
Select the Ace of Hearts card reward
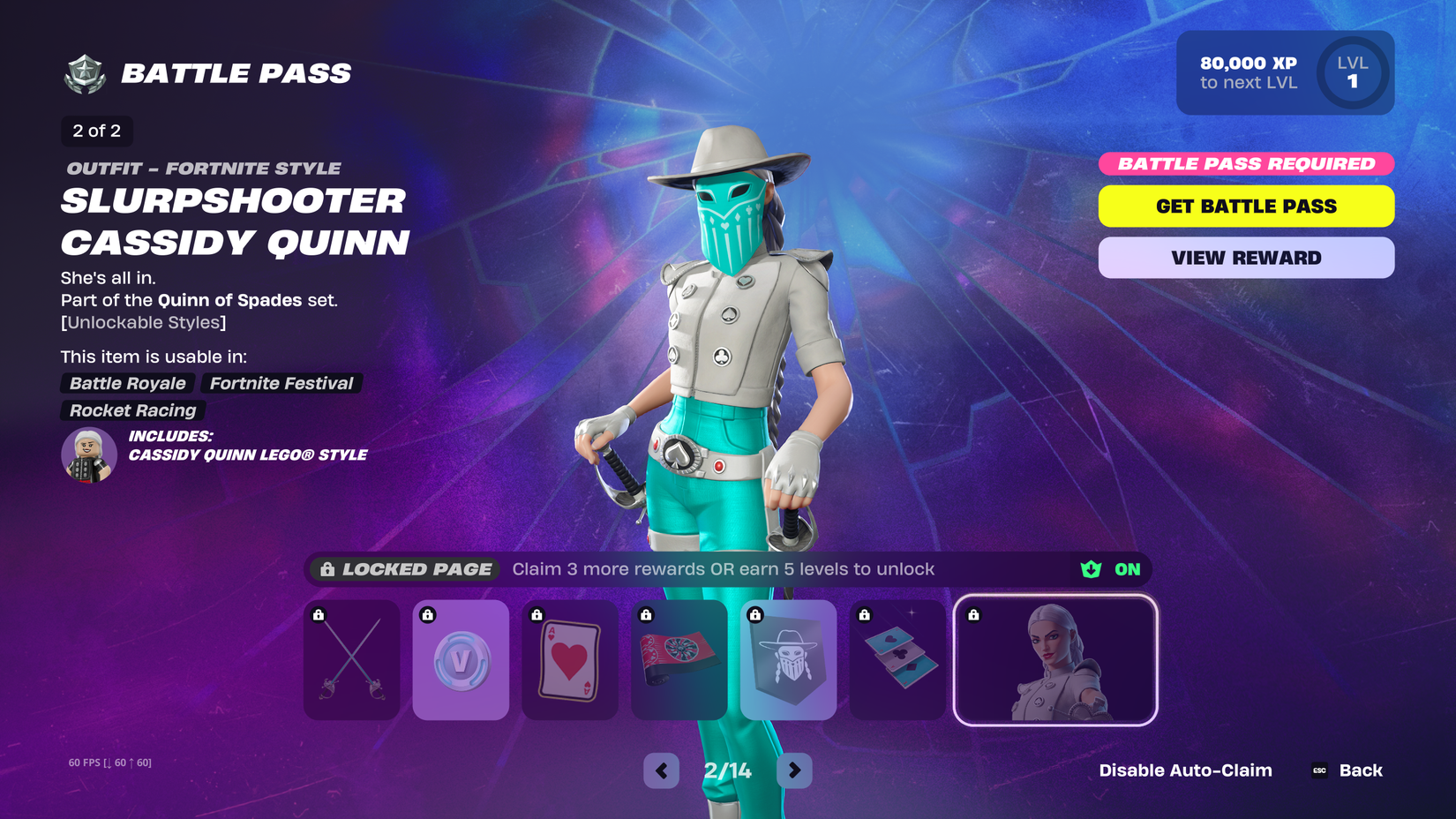coord(570,660)
